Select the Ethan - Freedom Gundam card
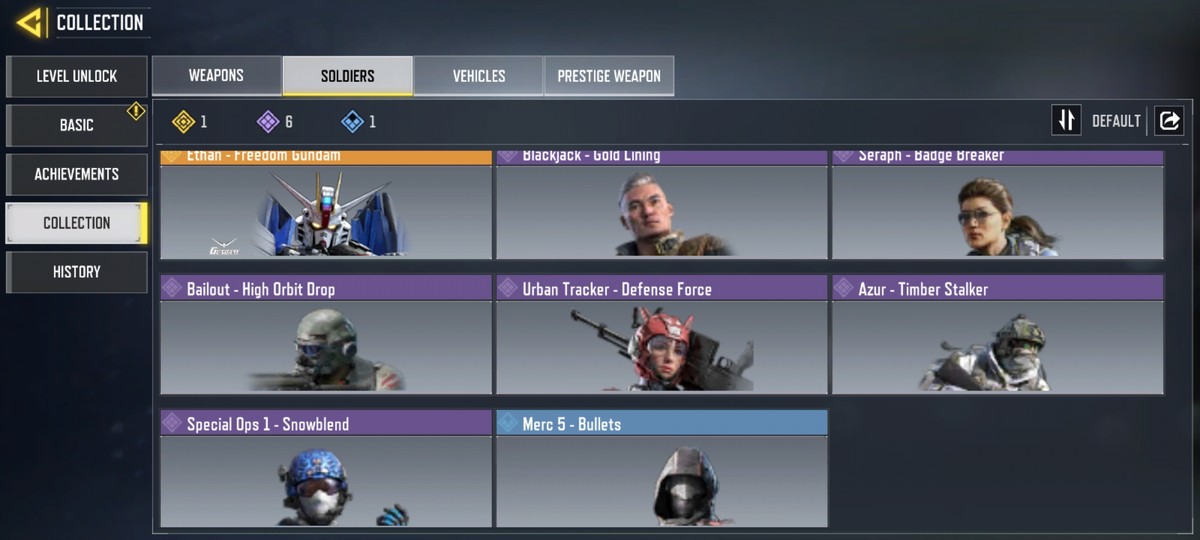This screenshot has width=1200, height=540. click(326, 207)
